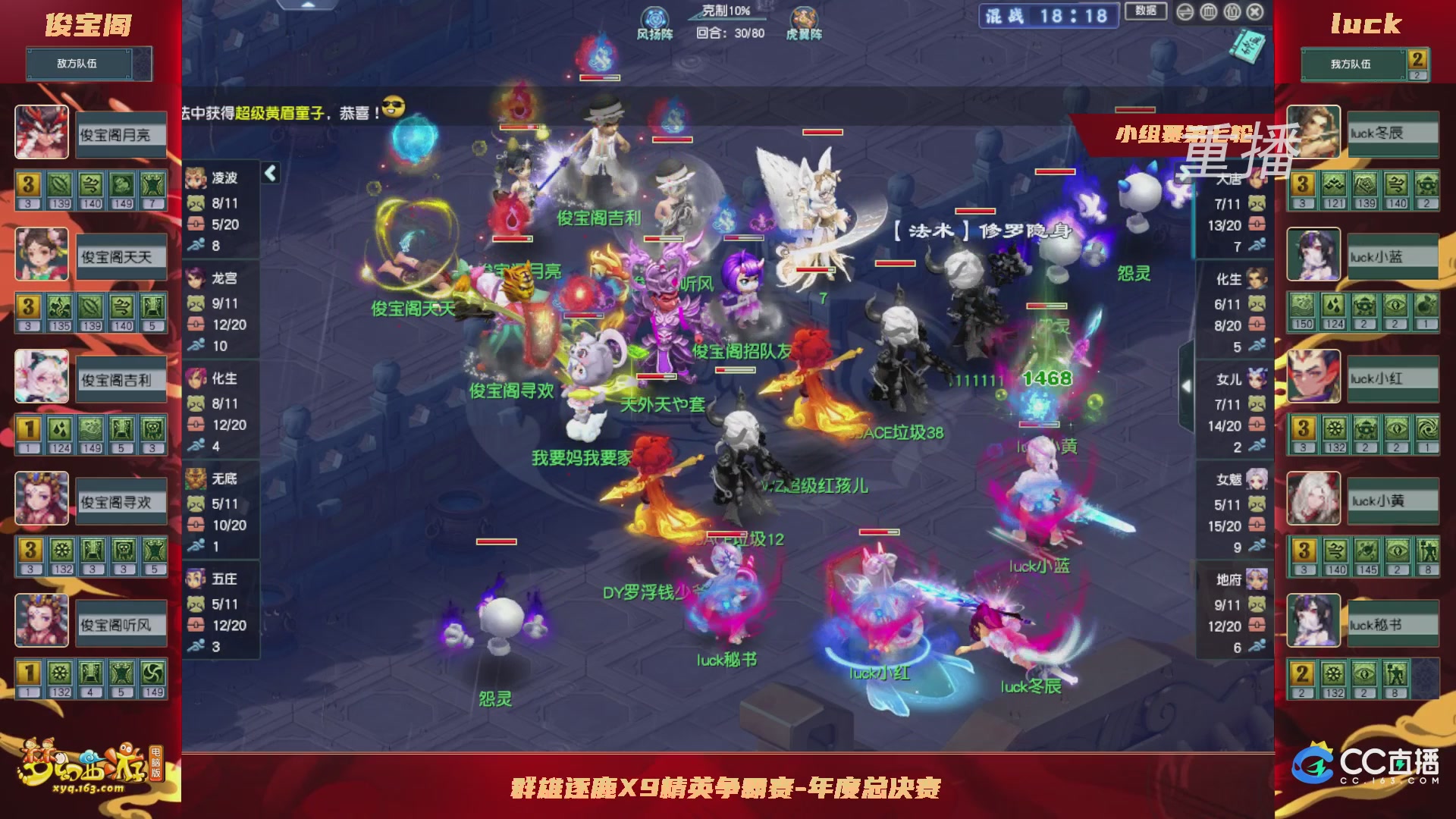Click the yellow '3' buff icon under luck冬辰
1456x819 pixels.
pos(1303,182)
